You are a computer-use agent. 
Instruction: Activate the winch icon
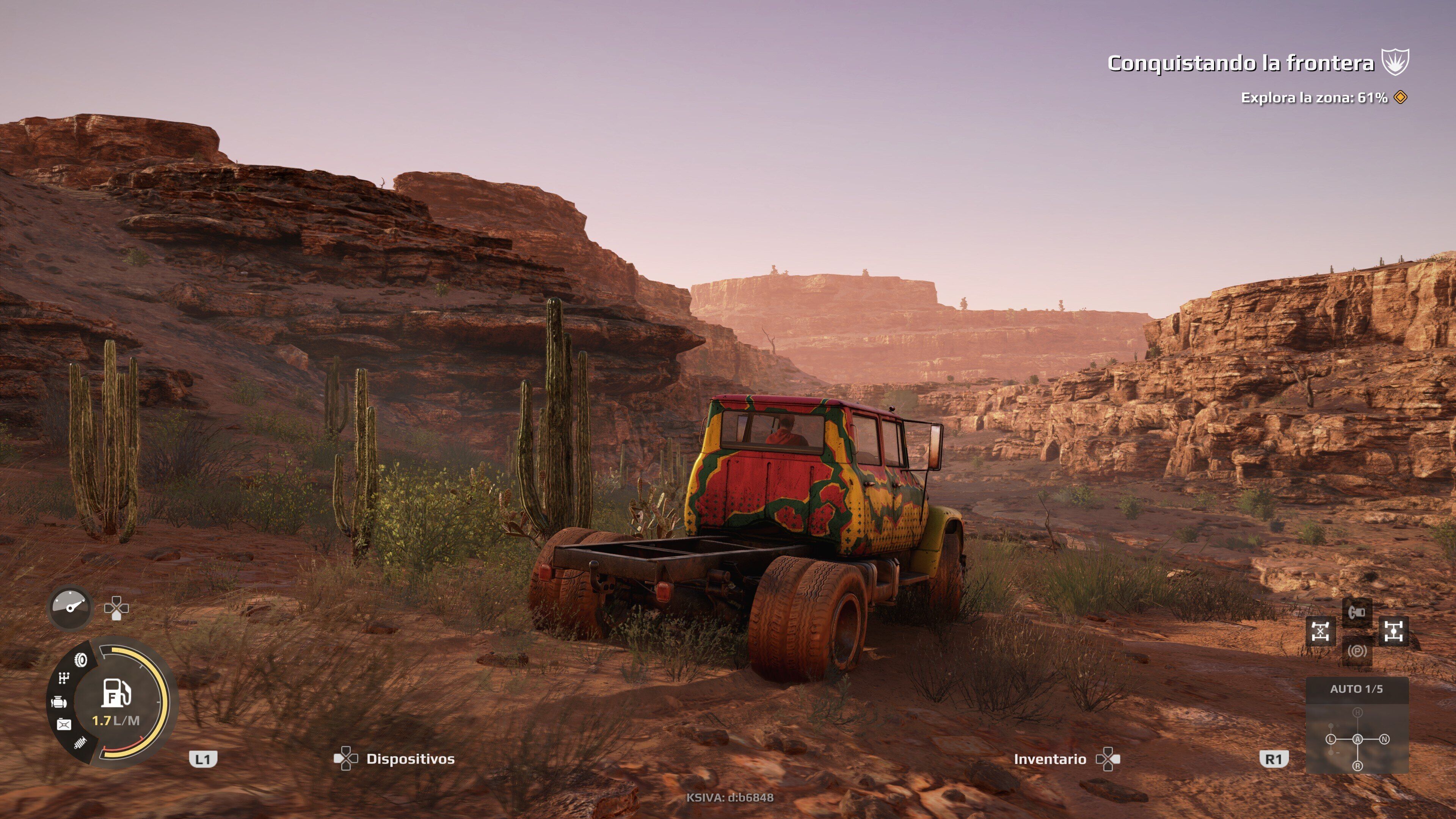(x=1357, y=613)
